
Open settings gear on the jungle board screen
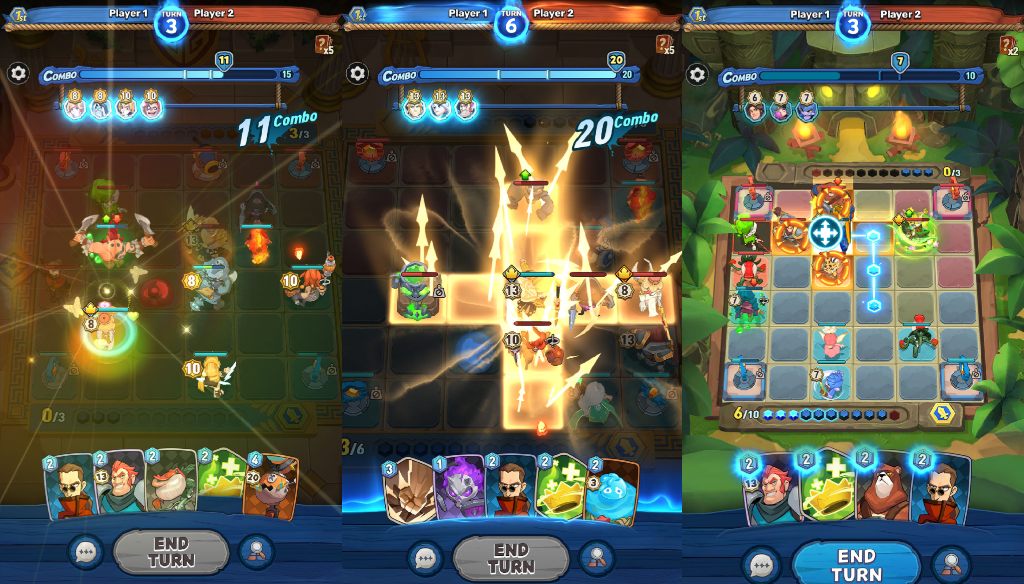tap(697, 74)
